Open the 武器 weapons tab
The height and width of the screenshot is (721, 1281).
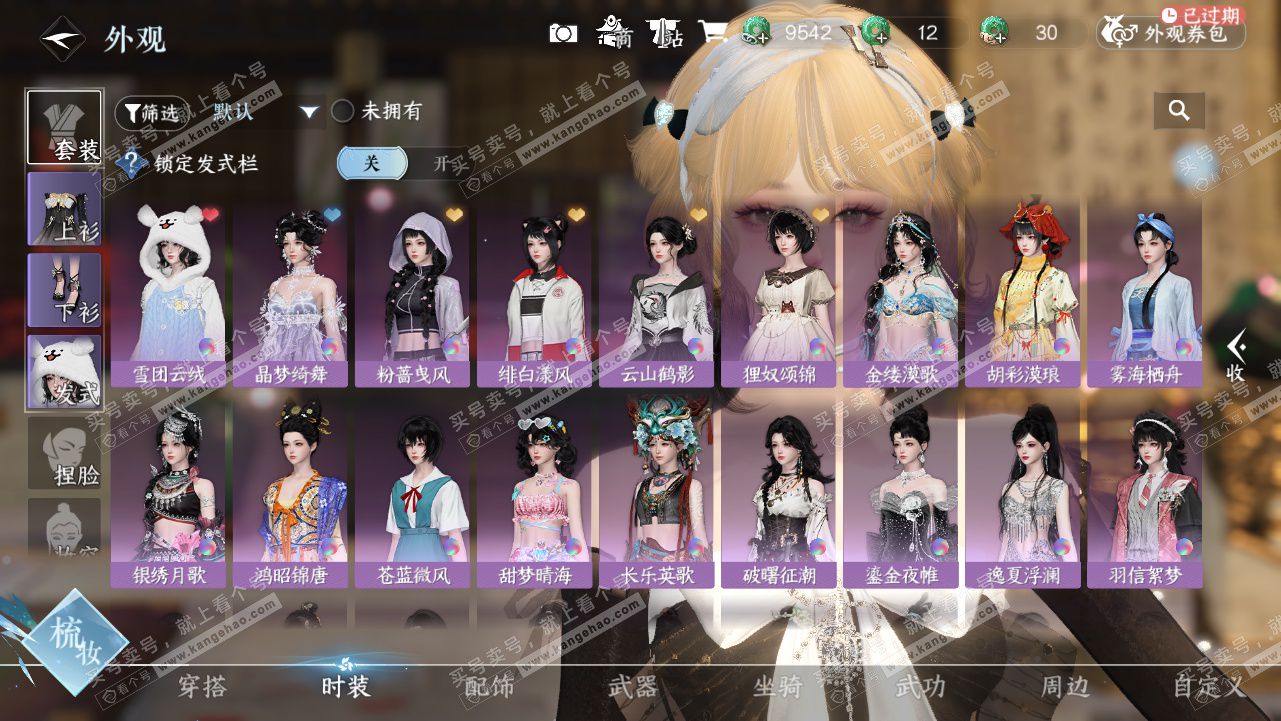[633, 687]
